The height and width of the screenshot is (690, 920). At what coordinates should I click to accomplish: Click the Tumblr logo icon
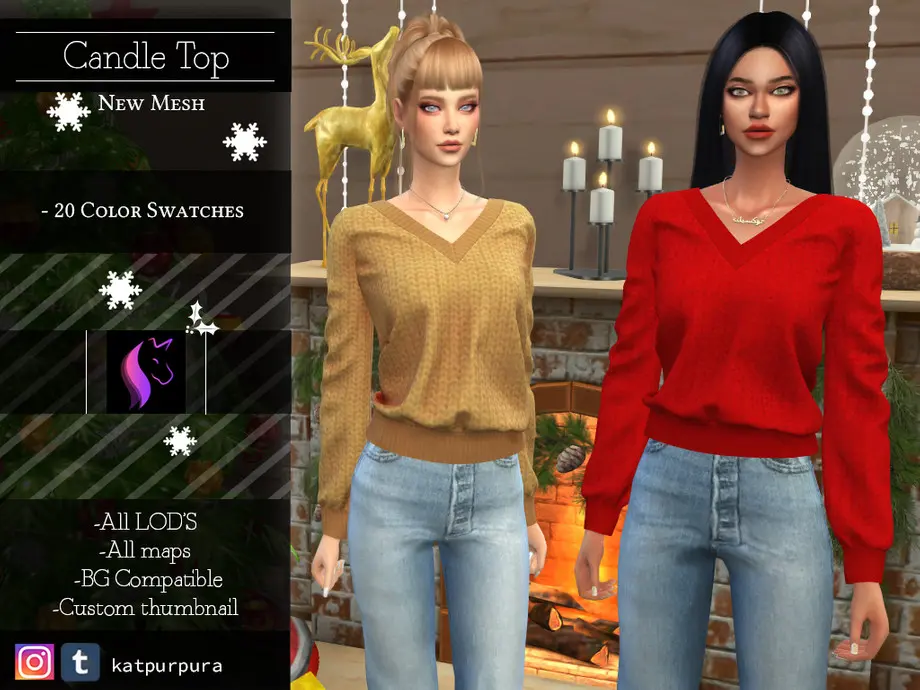click(80, 662)
